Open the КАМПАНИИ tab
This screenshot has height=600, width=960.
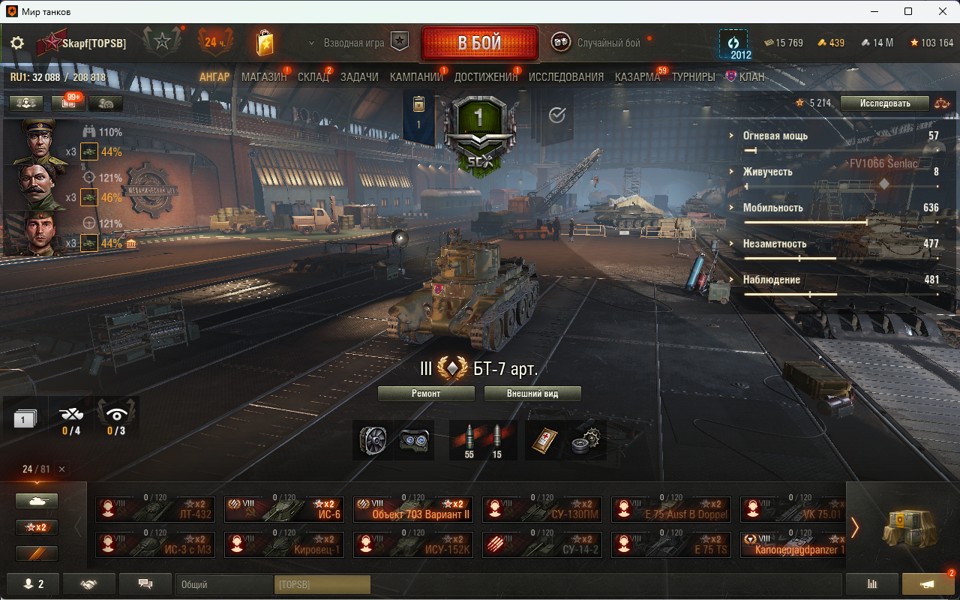click(x=416, y=77)
